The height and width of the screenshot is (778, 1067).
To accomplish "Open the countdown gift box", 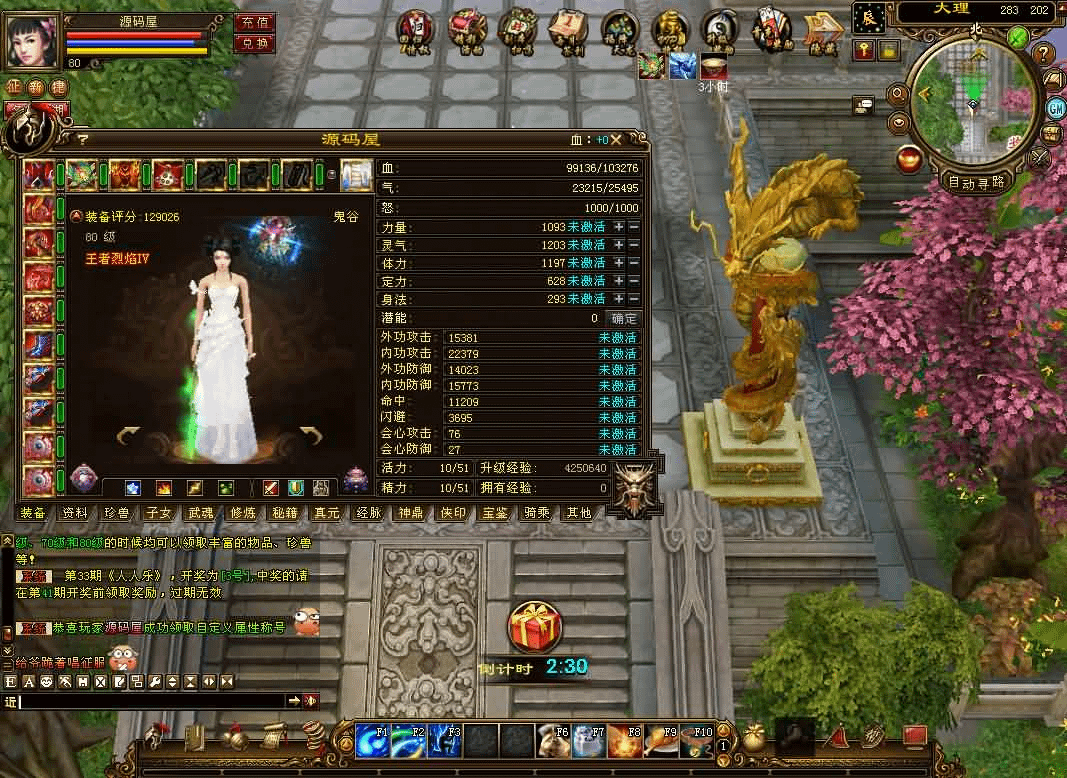I will click(x=535, y=627).
